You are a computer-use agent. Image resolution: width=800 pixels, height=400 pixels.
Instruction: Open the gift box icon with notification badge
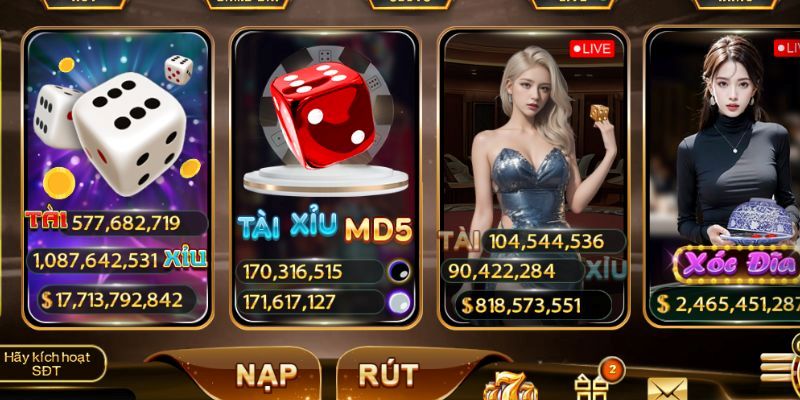click(591, 384)
